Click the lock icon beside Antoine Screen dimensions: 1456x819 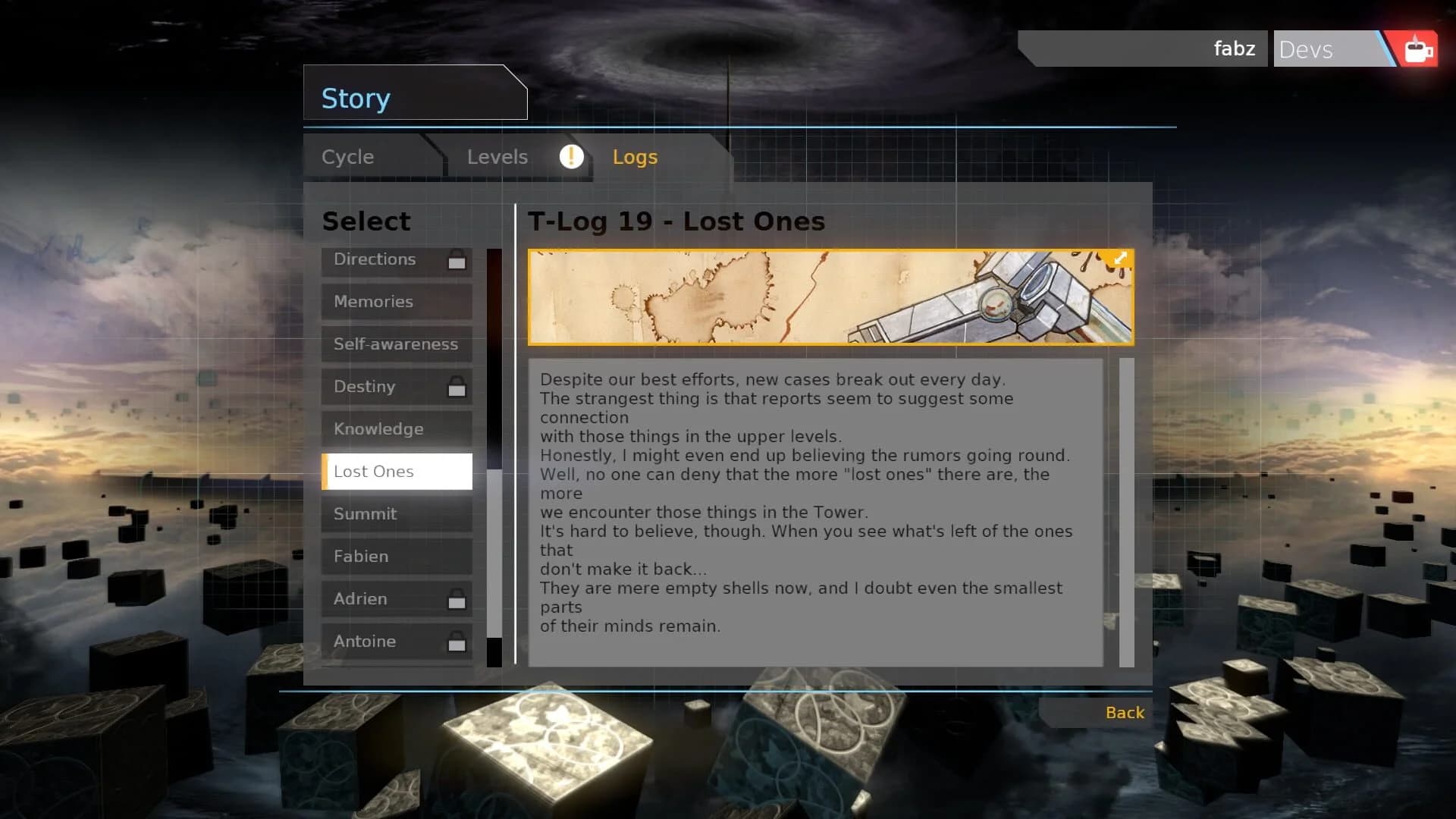pos(456,642)
